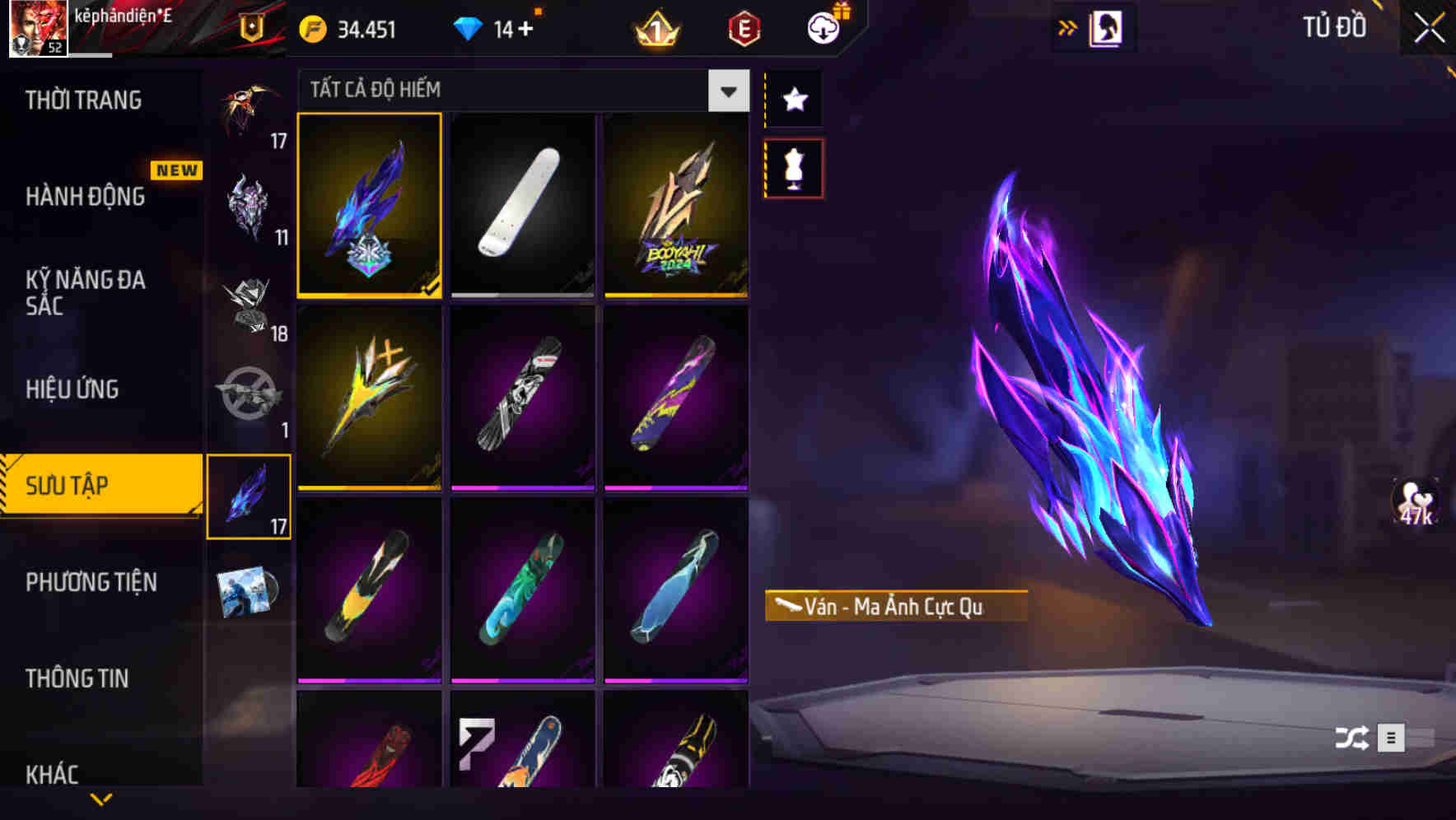Toggle the star favorite for this skateboard
The height and width of the screenshot is (820, 1456).
[793, 99]
